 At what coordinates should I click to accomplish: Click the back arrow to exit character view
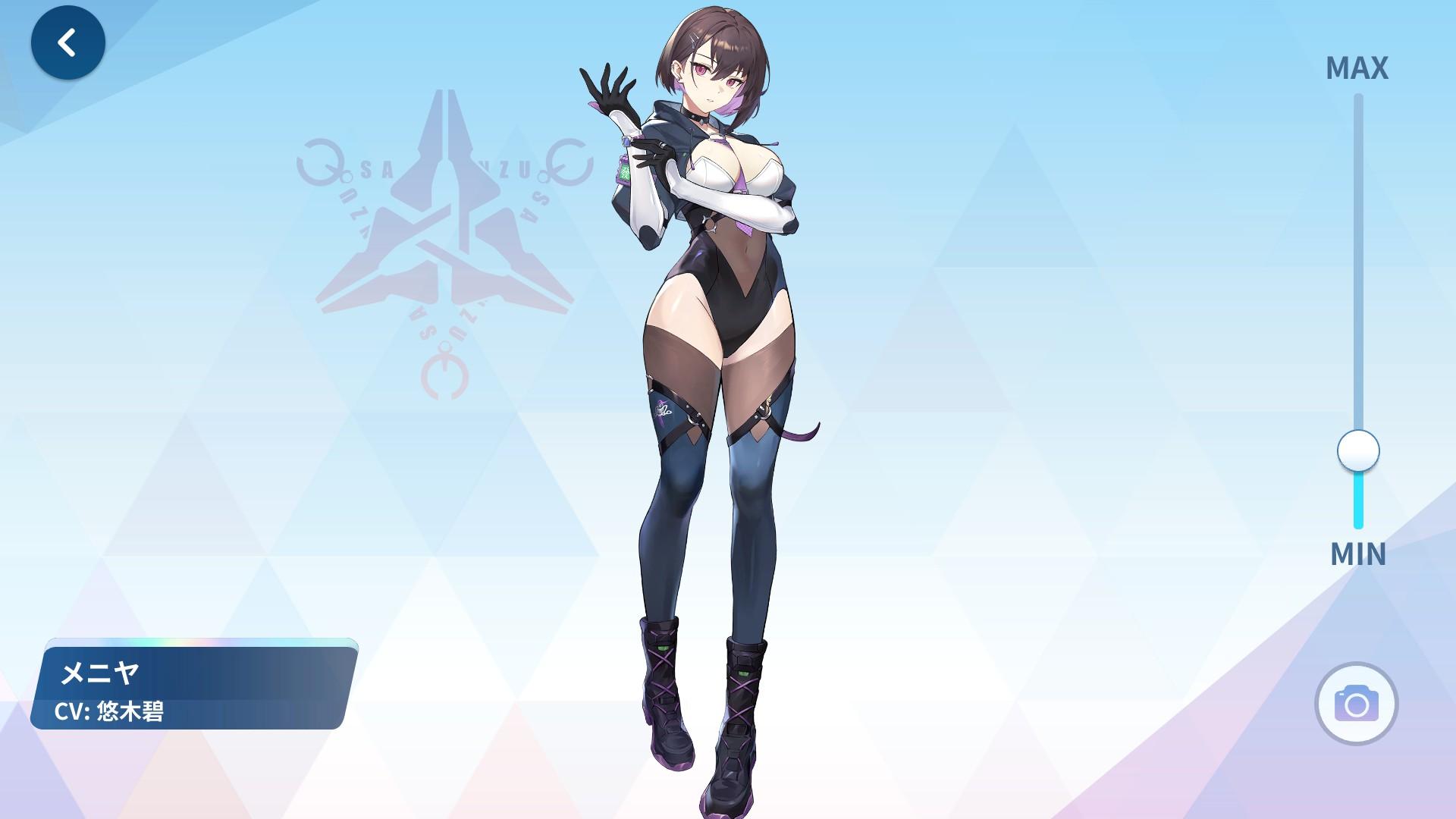tap(67, 43)
